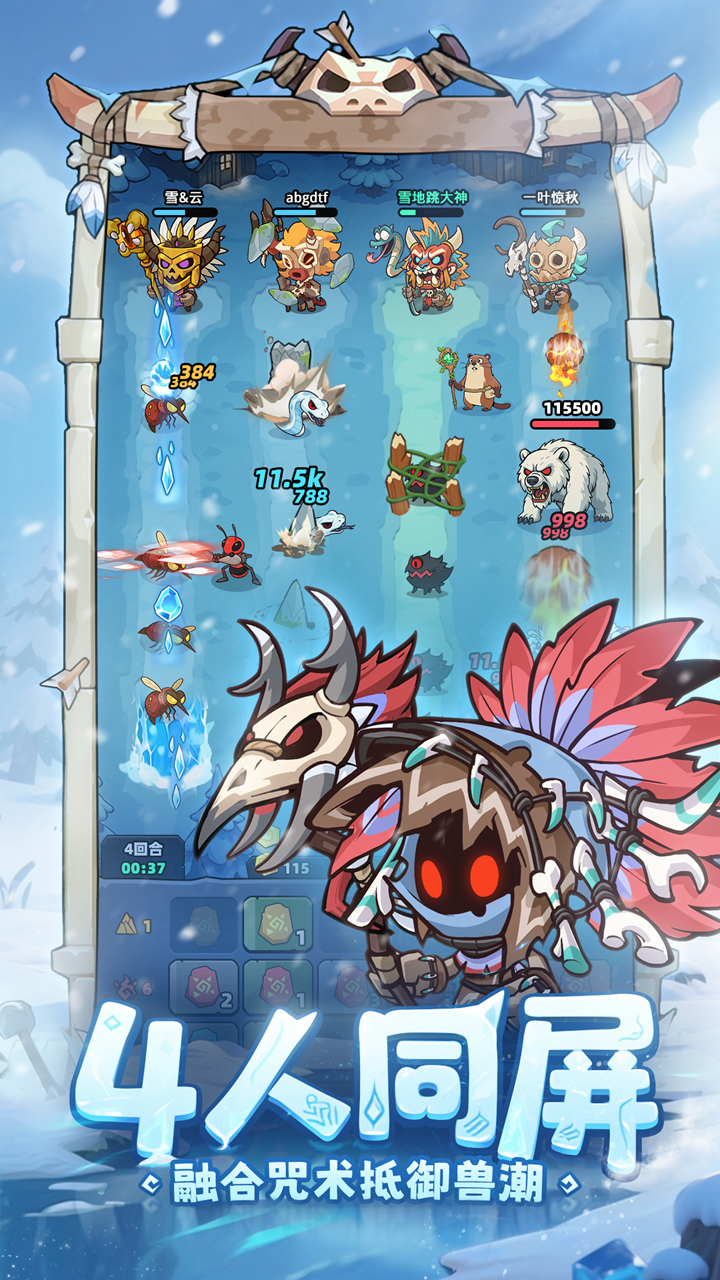Select player 雪&云 name label

point(184,198)
